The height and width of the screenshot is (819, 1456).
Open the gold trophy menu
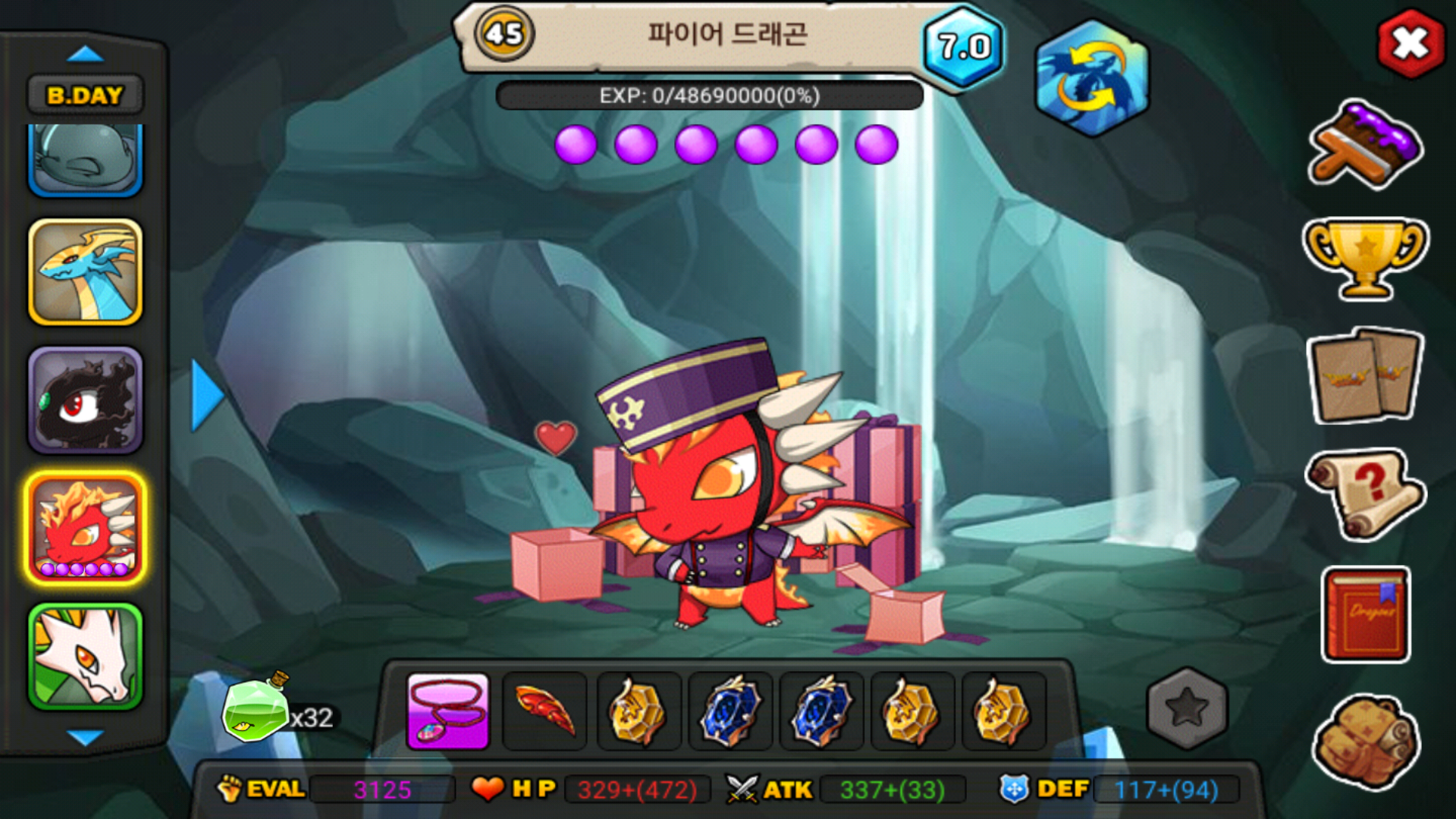pyautogui.click(x=1364, y=258)
